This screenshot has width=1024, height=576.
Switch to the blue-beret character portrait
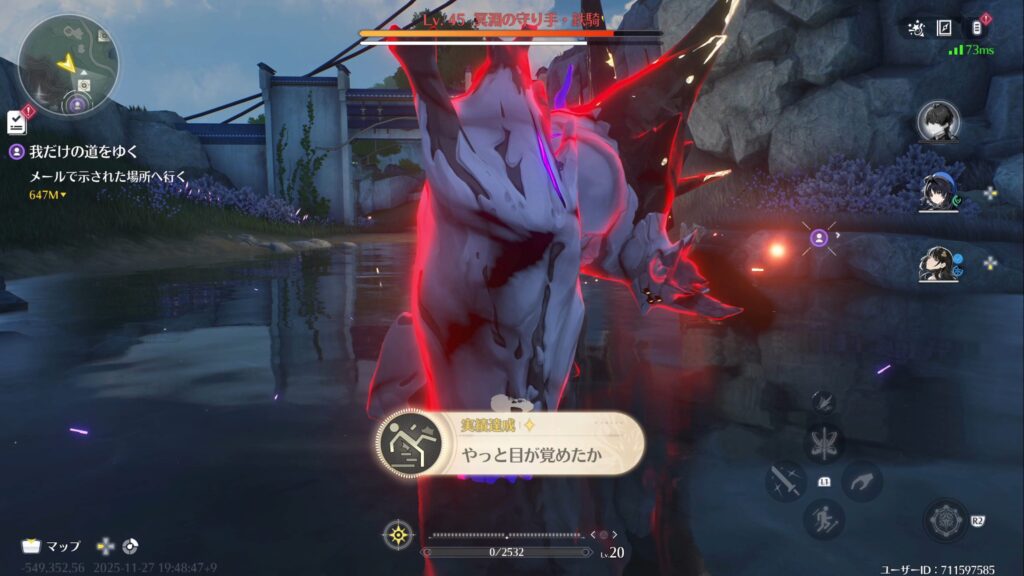[x=938, y=191]
